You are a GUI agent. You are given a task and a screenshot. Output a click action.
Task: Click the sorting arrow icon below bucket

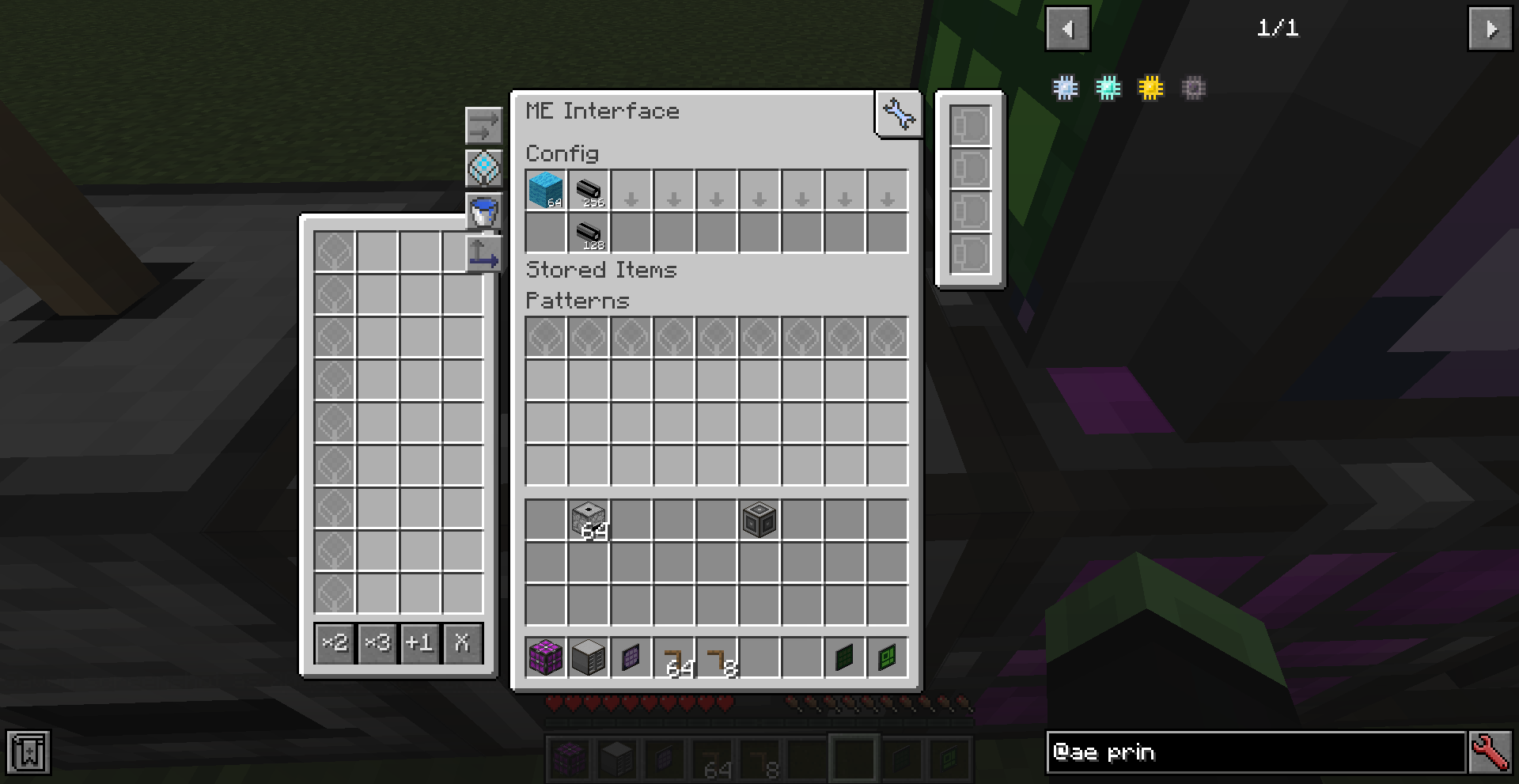(485, 255)
